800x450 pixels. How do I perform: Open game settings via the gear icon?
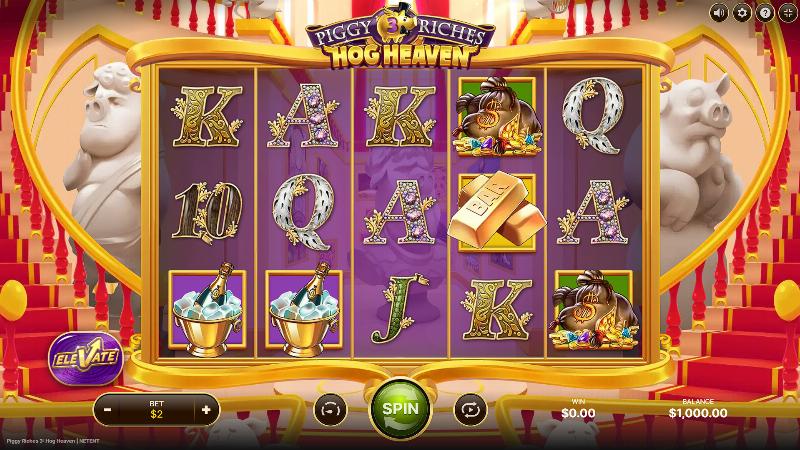tap(741, 12)
